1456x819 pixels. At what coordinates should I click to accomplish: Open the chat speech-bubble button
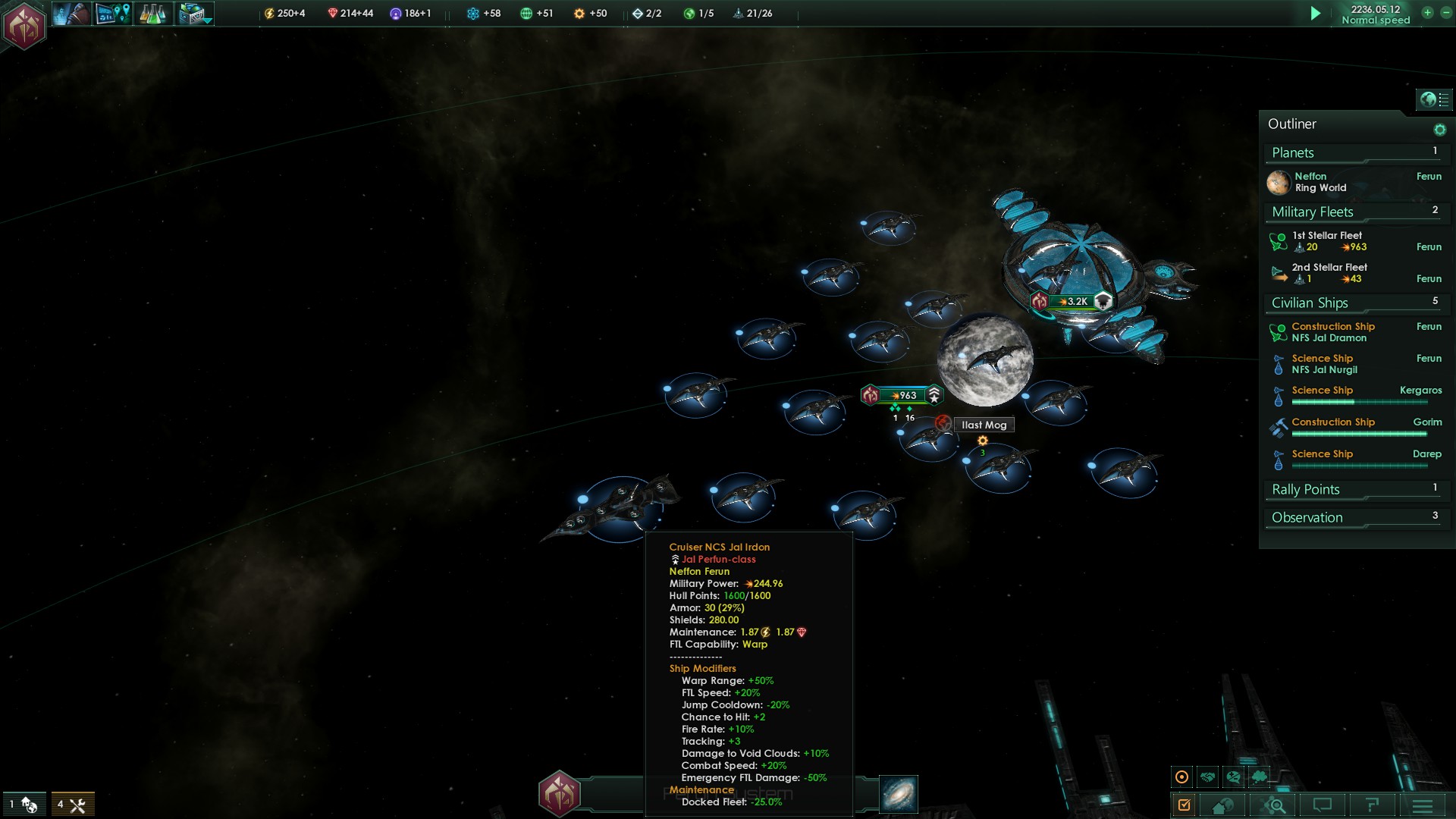coord(1323,805)
